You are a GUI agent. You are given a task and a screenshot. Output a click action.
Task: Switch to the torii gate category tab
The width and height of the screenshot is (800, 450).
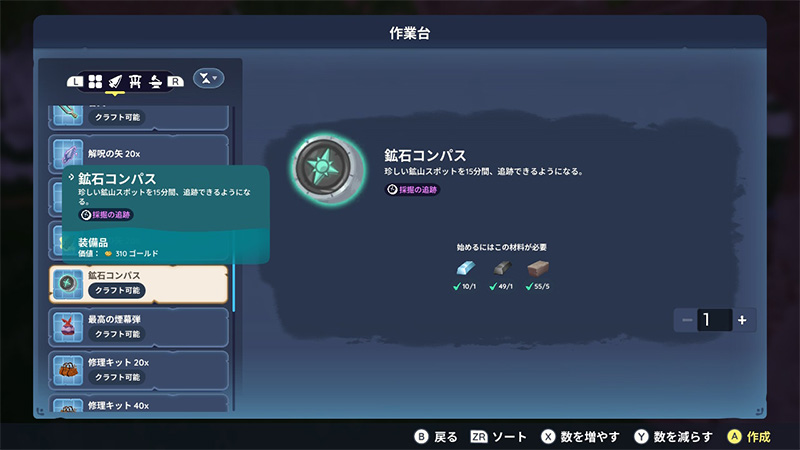coord(135,80)
